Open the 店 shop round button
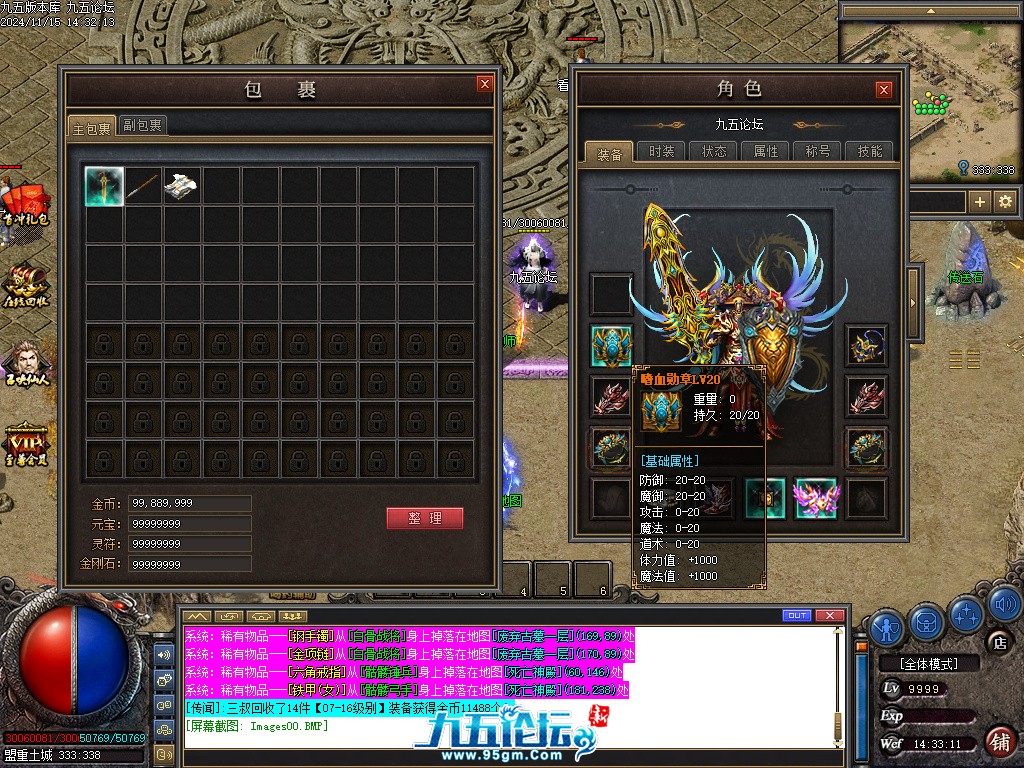 tap(998, 641)
